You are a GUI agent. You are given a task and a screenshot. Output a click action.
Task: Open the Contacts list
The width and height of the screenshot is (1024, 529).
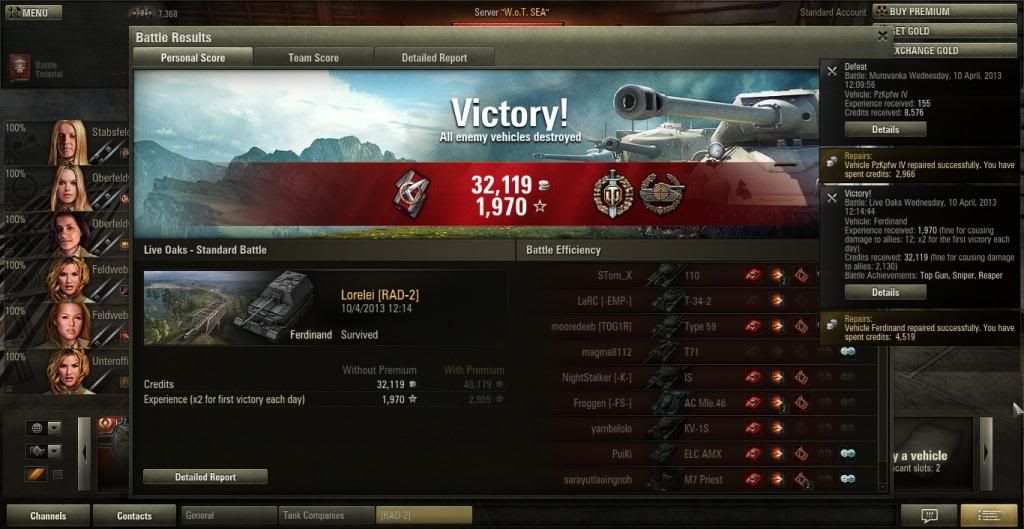point(134,516)
